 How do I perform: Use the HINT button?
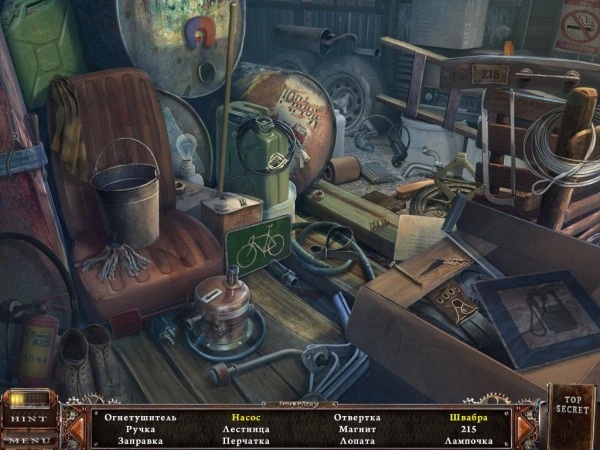28,418
